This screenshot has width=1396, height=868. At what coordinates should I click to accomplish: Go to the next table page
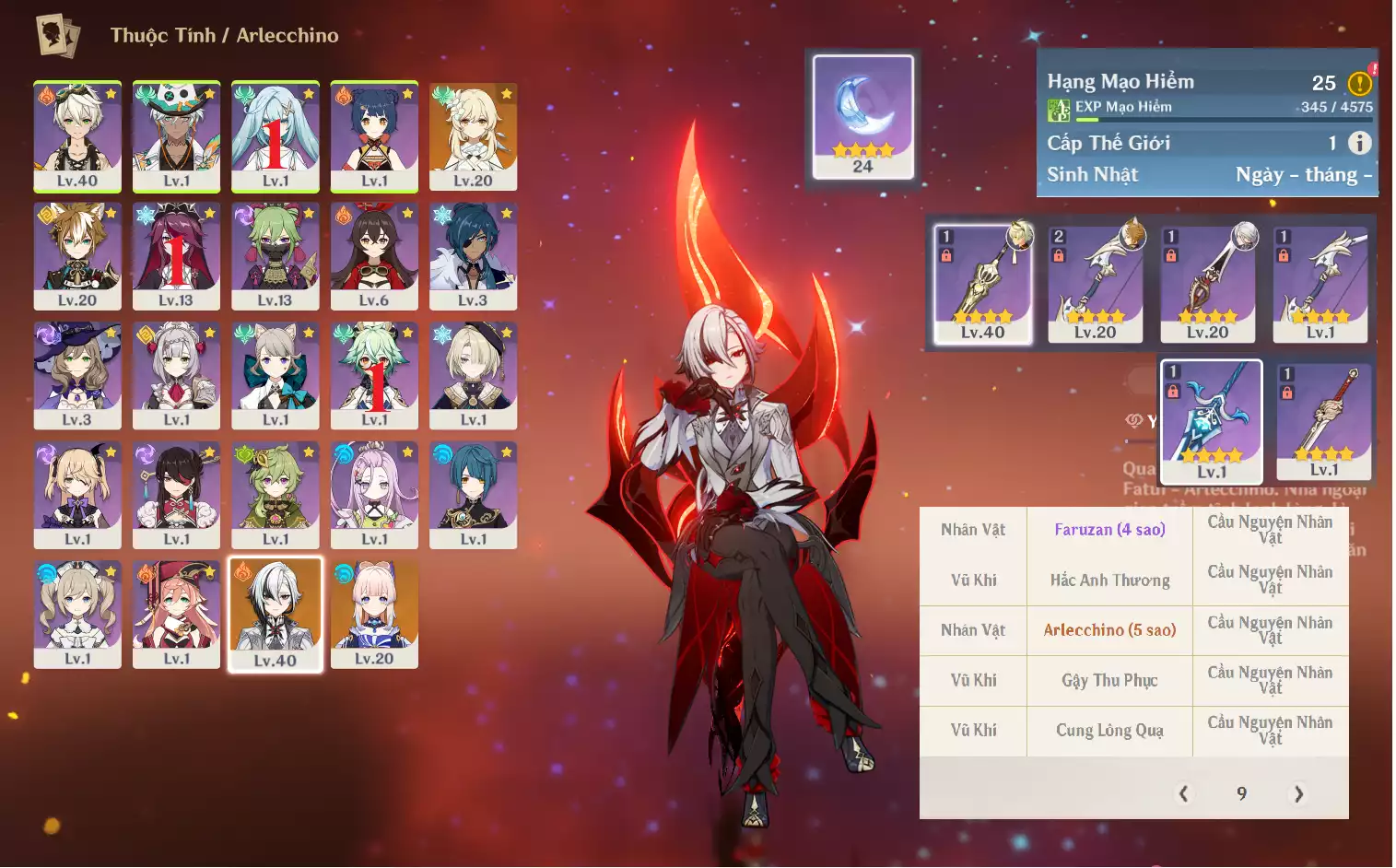pos(1298,793)
